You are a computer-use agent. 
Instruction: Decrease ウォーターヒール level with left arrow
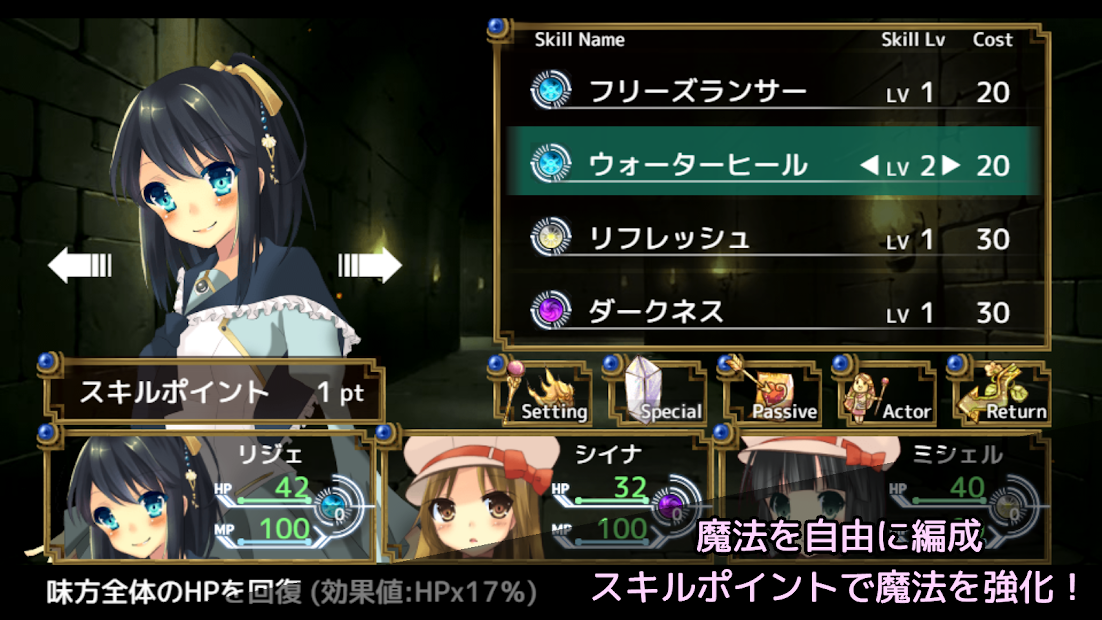(x=869, y=165)
